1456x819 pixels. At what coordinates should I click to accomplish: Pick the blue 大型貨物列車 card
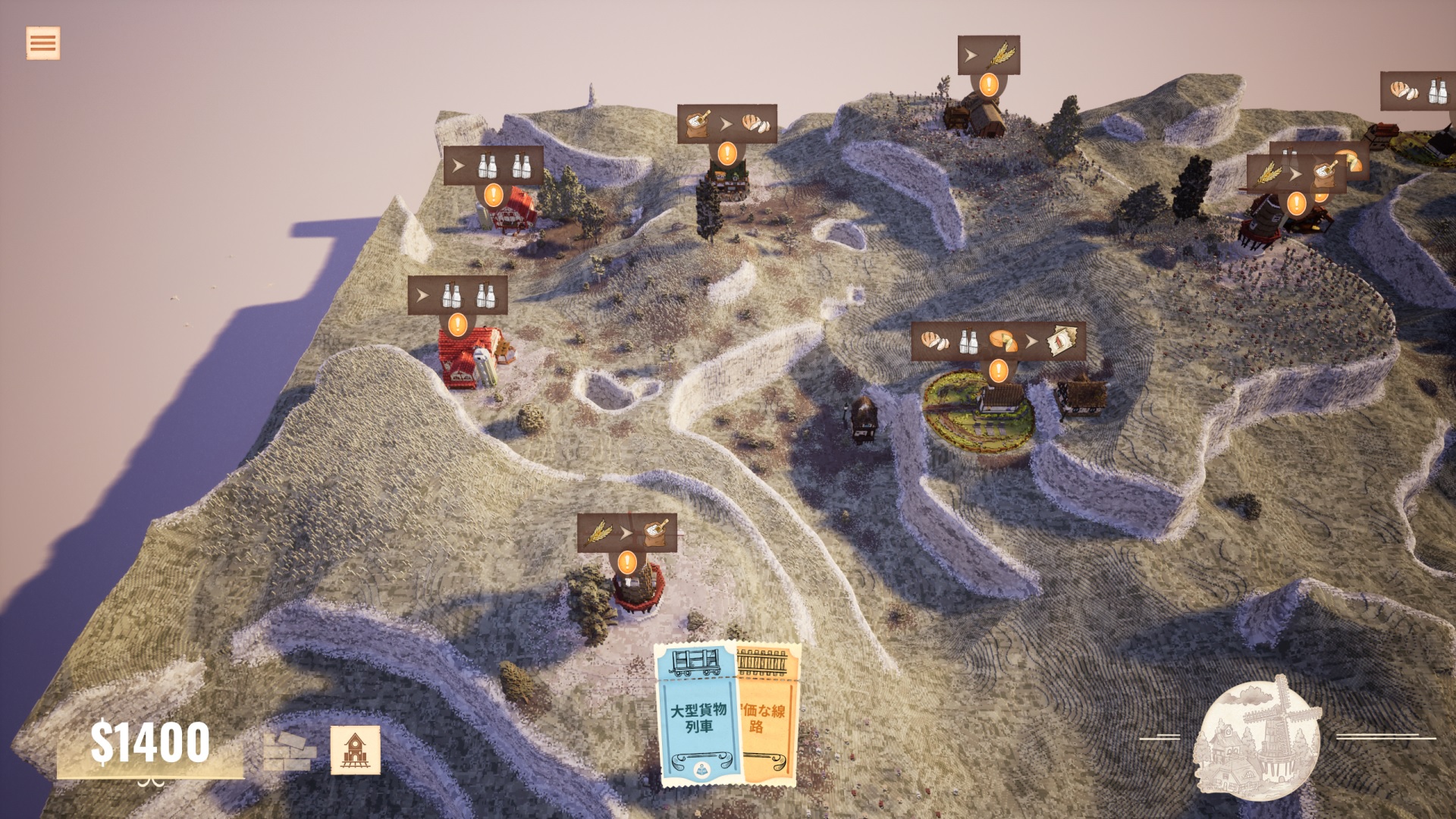(x=698, y=715)
